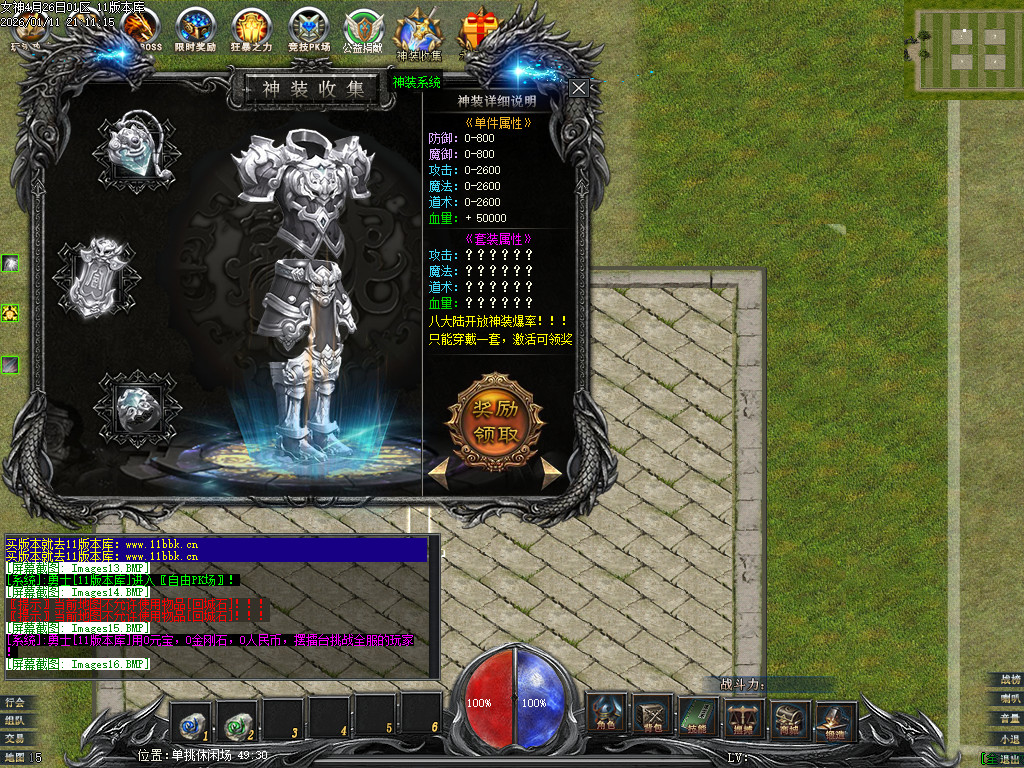Select the silver lion orb piece
The image size is (1024, 768).
(x=135, y=406)
